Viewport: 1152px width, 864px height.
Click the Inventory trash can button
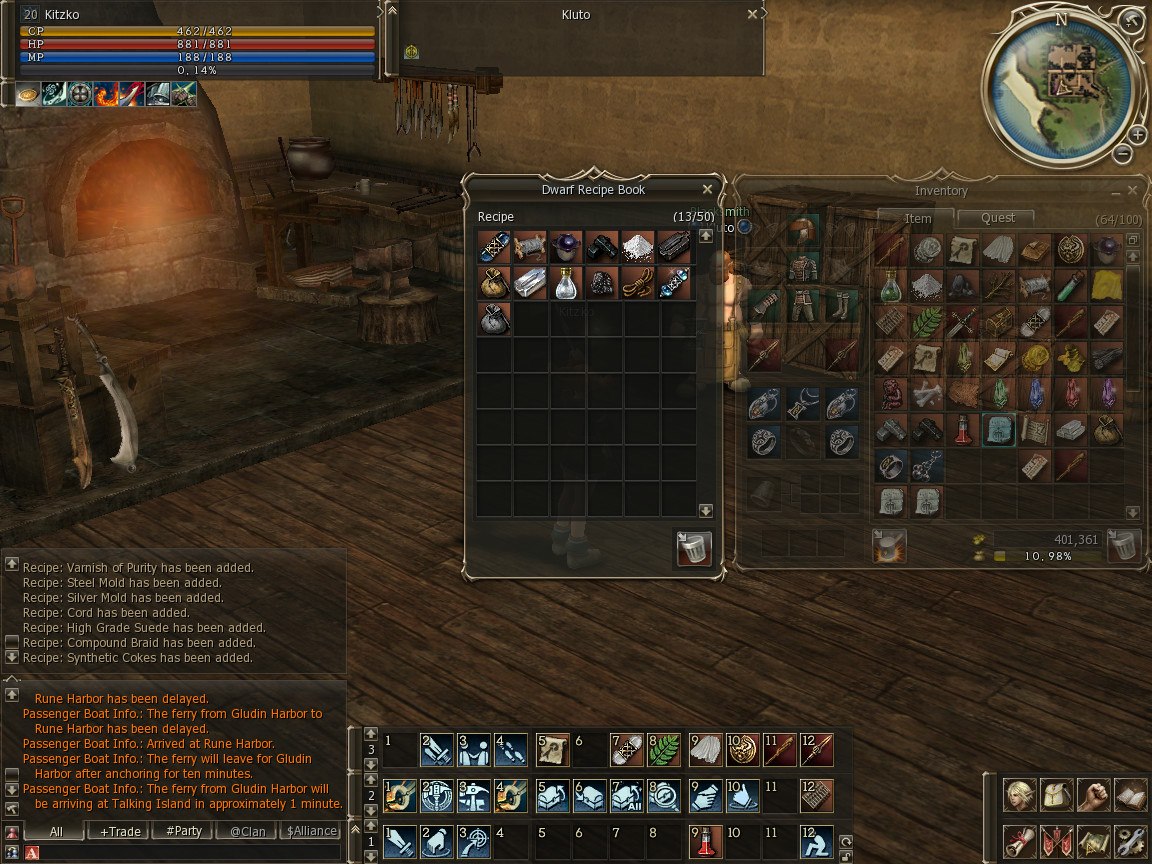(1125, 546)
